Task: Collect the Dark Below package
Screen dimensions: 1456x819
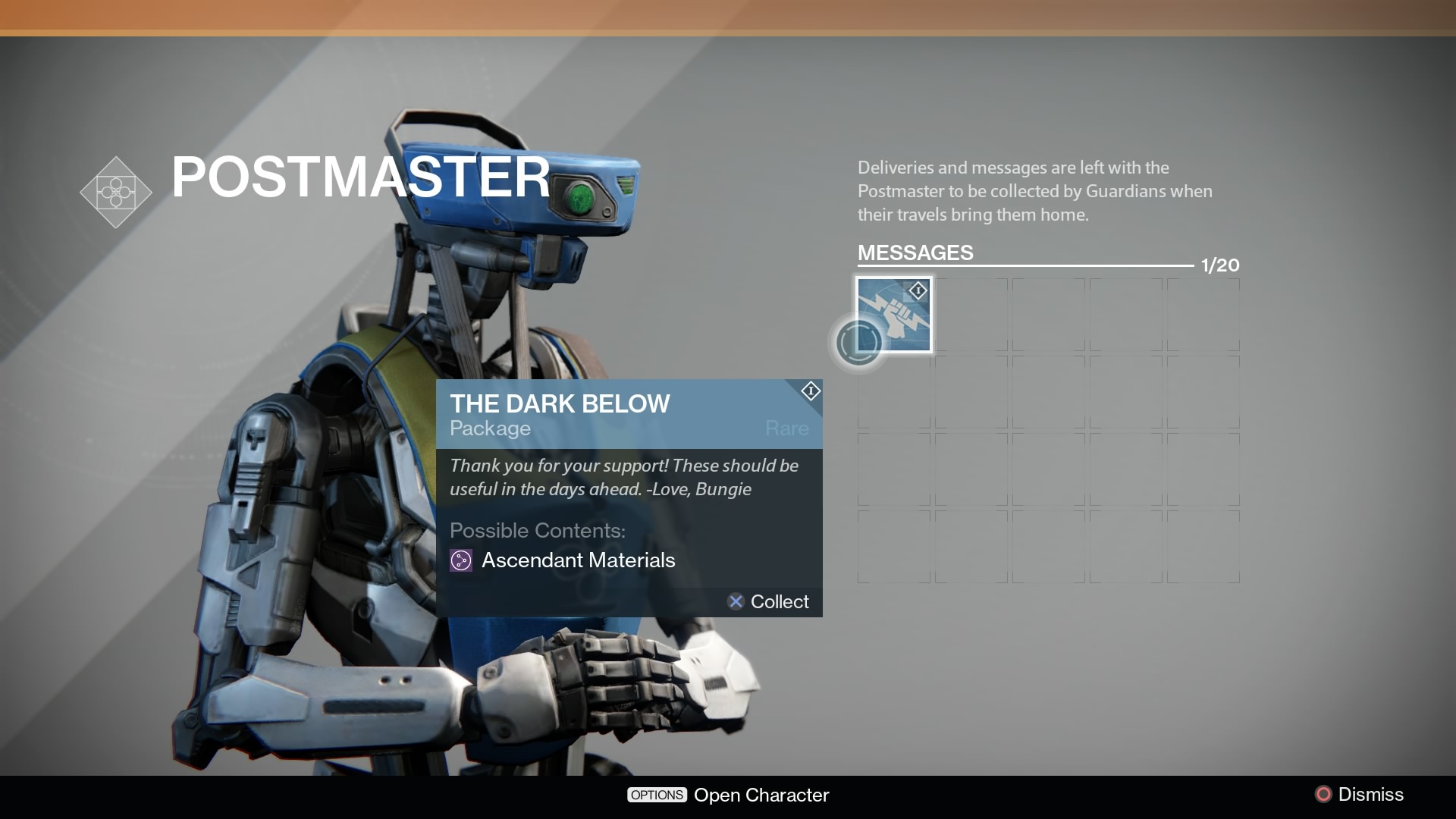Action: click(x=768, y=601)
